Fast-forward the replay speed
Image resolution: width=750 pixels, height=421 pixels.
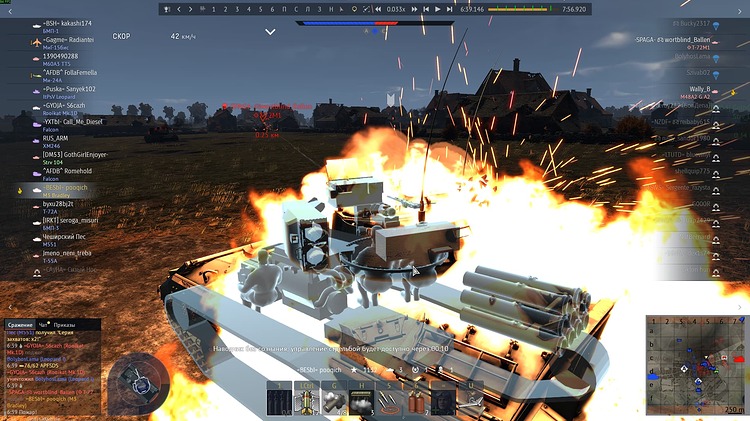pos(415,9)
